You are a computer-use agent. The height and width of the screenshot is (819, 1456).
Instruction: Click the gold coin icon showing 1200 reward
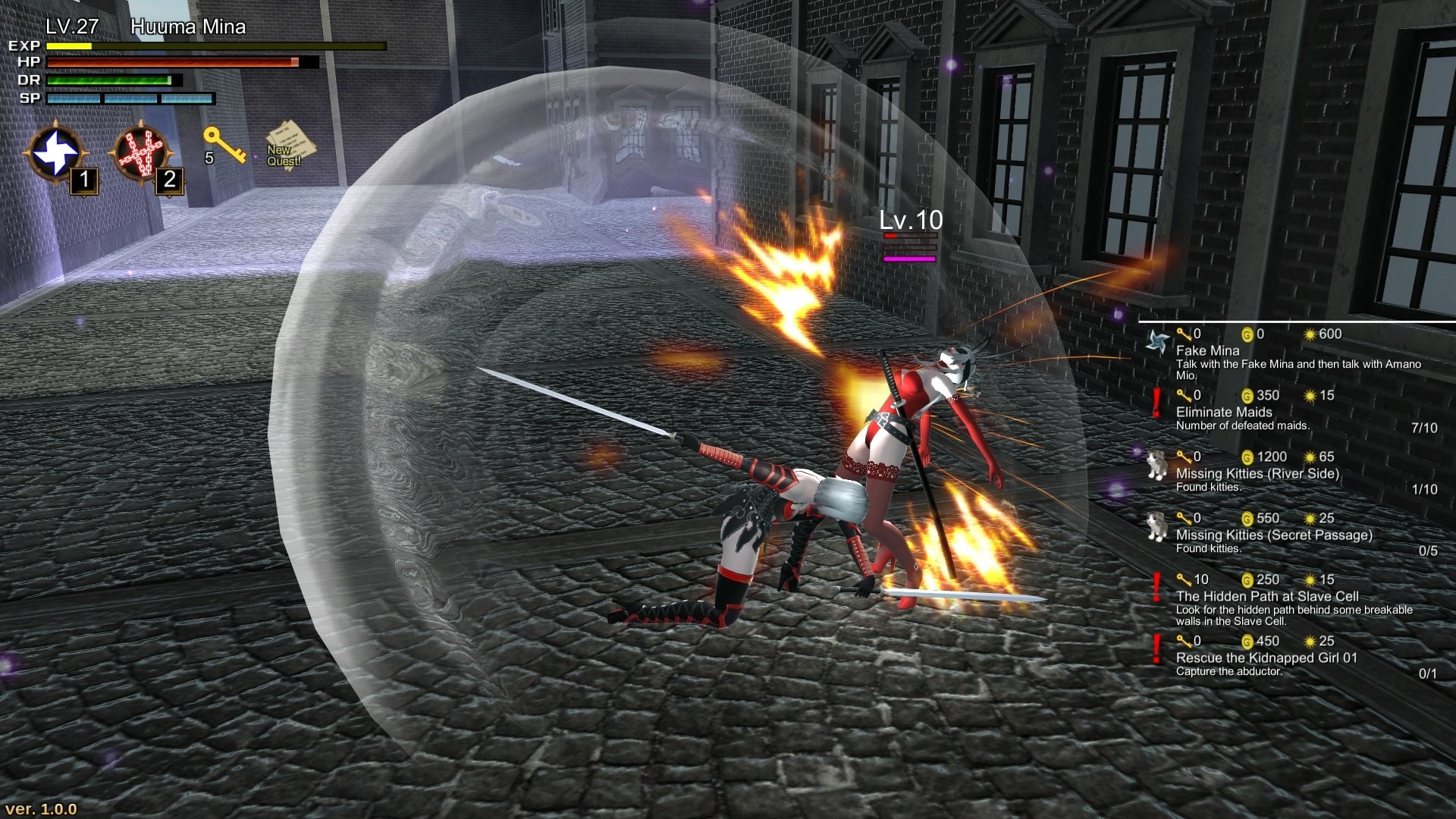tap(1247, 457)
